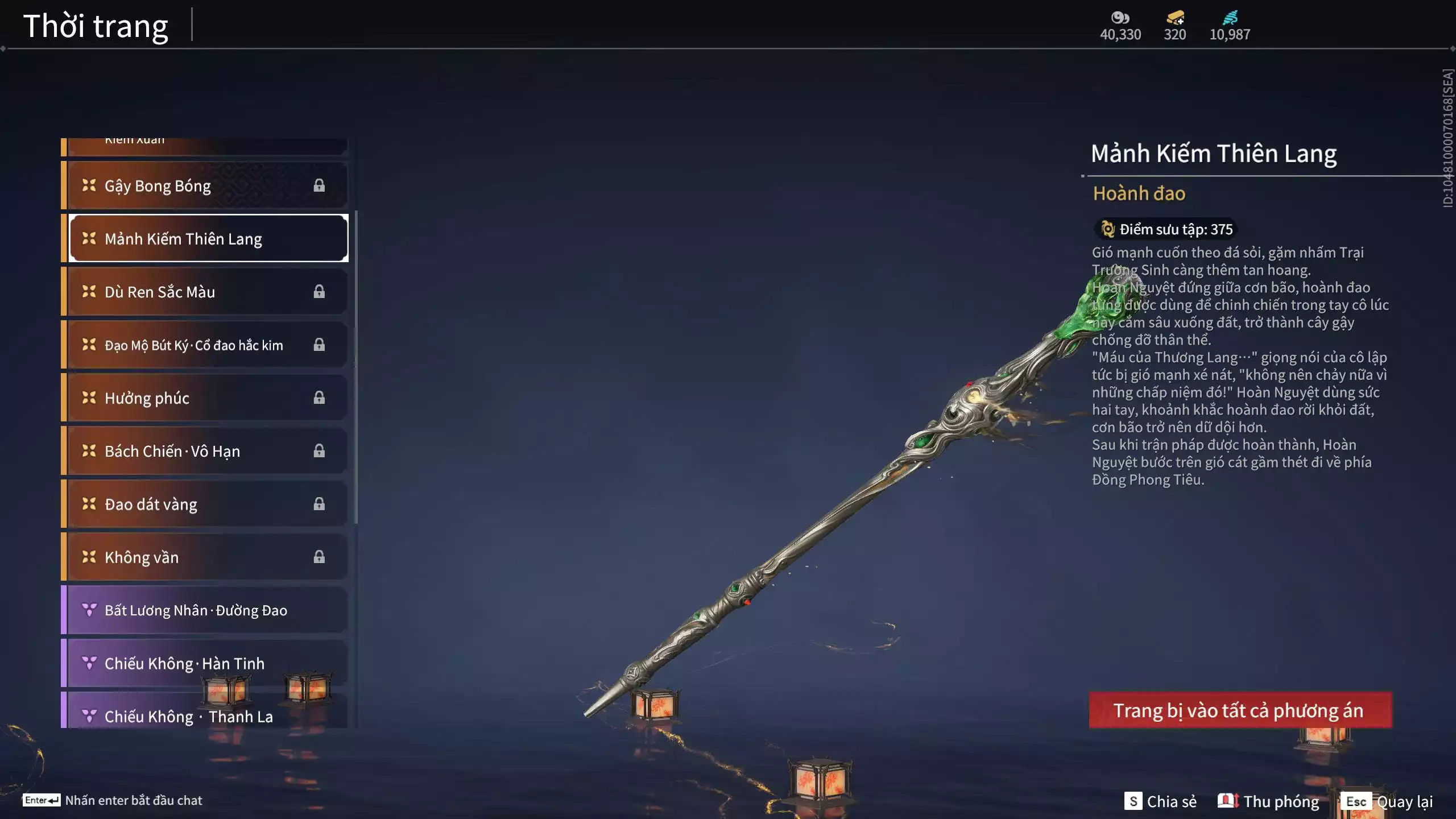Click the silver coin currency icon

click(x=1120, y=18)
